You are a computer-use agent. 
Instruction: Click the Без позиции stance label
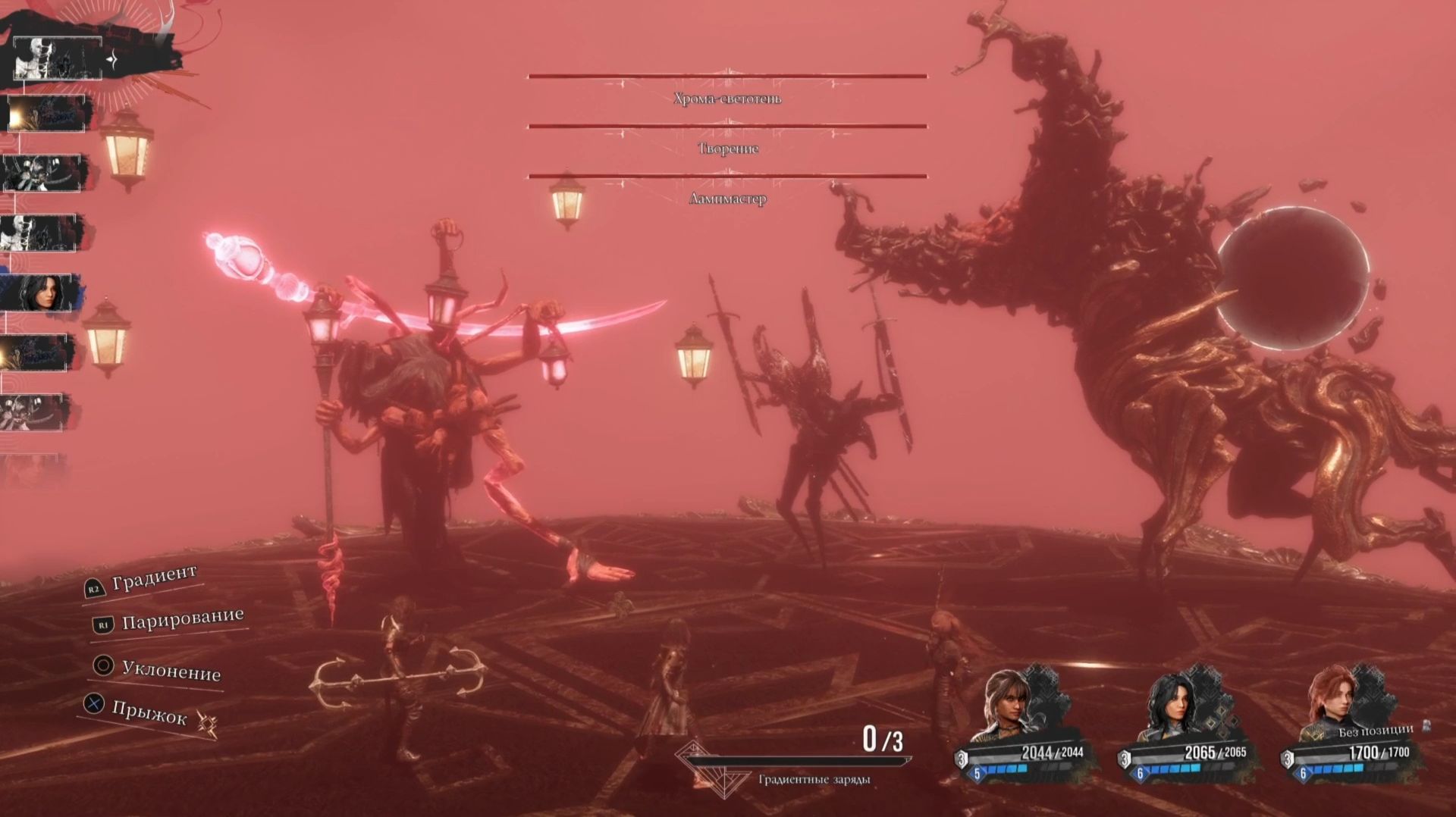coord(1375,731)
